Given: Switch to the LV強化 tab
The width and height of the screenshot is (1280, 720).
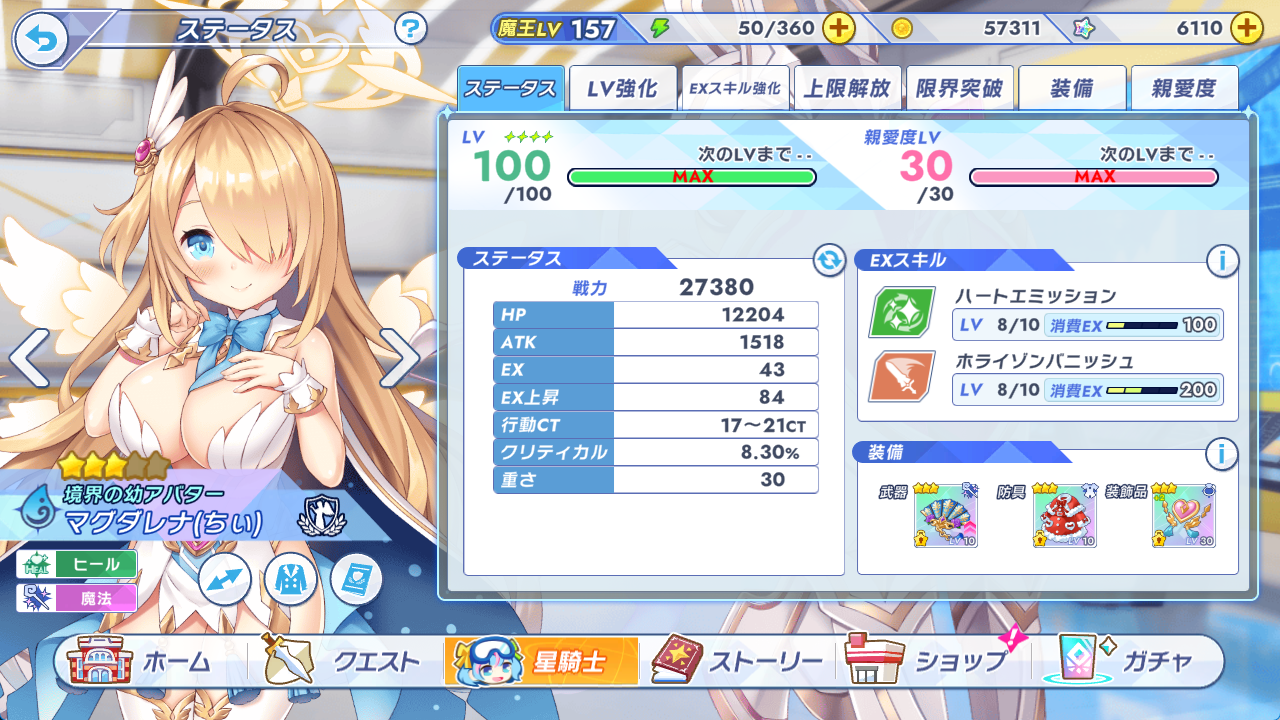Looking at the screenshot, I should point(622,88).
